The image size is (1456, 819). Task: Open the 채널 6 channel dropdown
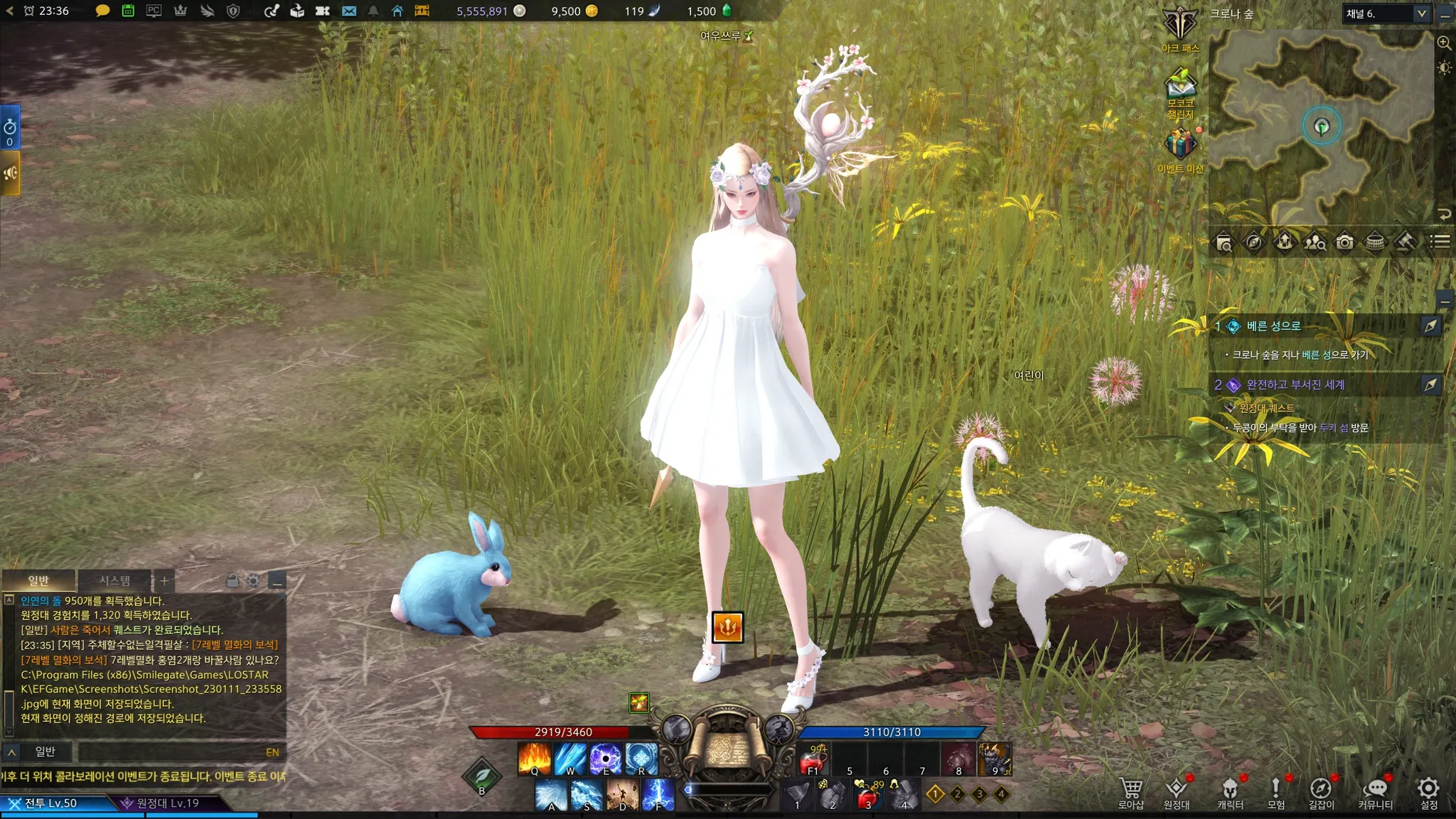coord(1386,14)
